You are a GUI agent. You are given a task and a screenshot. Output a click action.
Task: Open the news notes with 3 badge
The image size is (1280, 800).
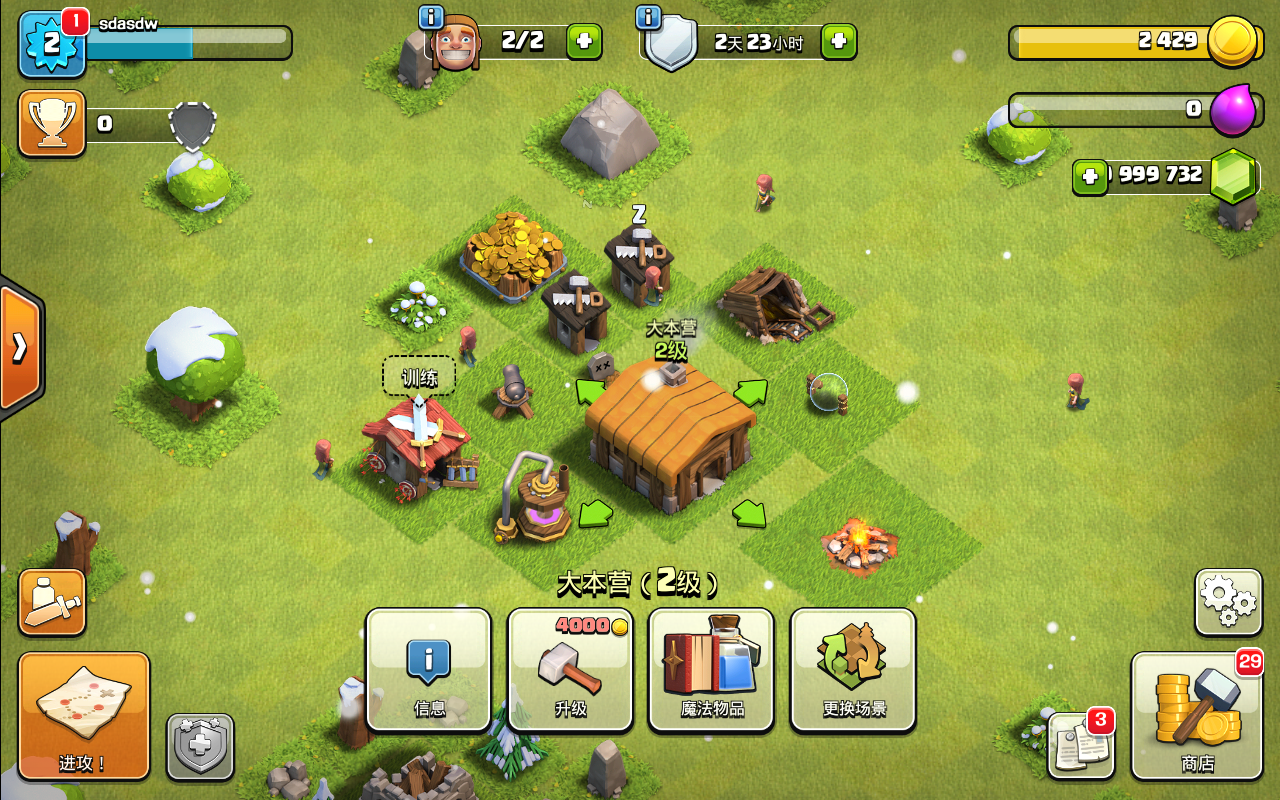[x=1081, y=745]
